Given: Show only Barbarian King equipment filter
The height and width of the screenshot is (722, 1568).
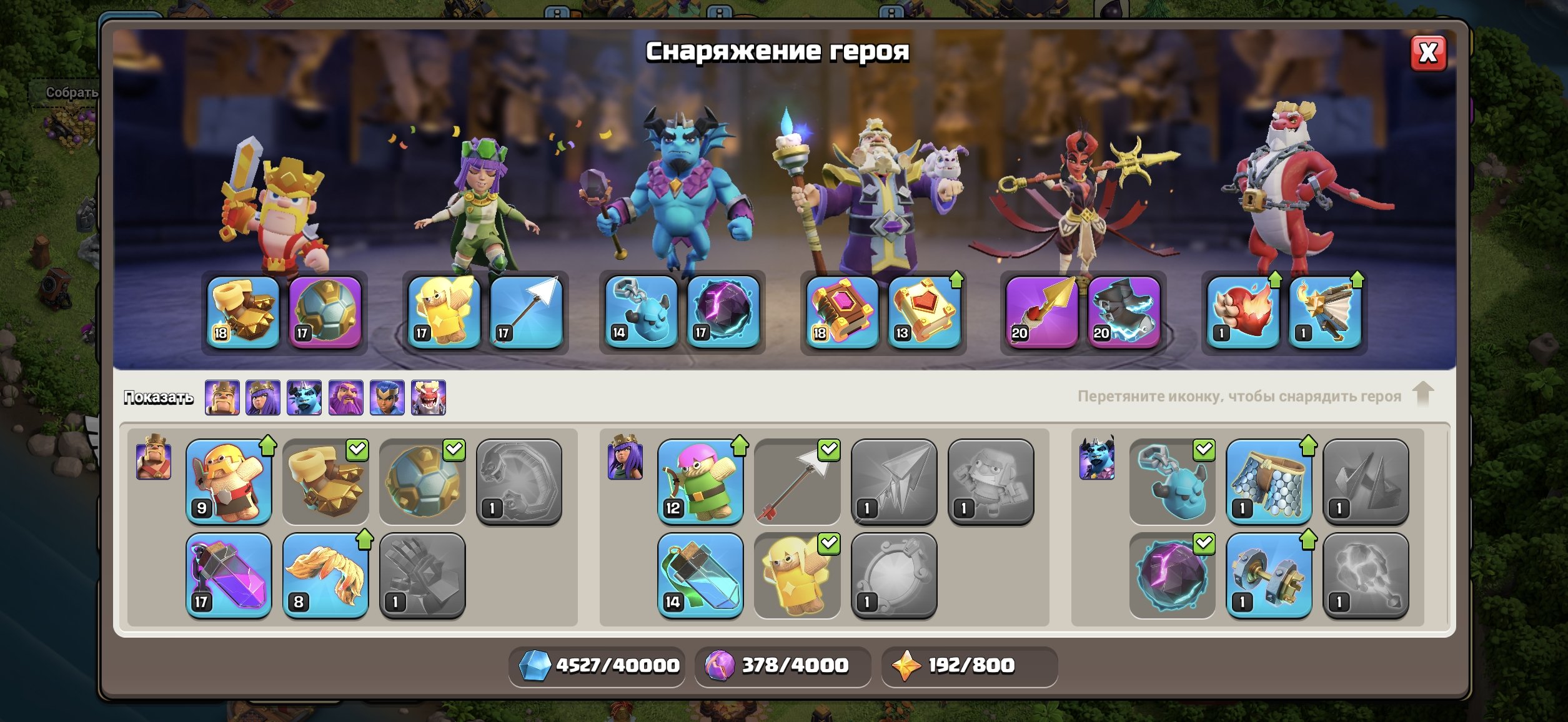Looking at the screenshot, I should [x=222, y=397].
